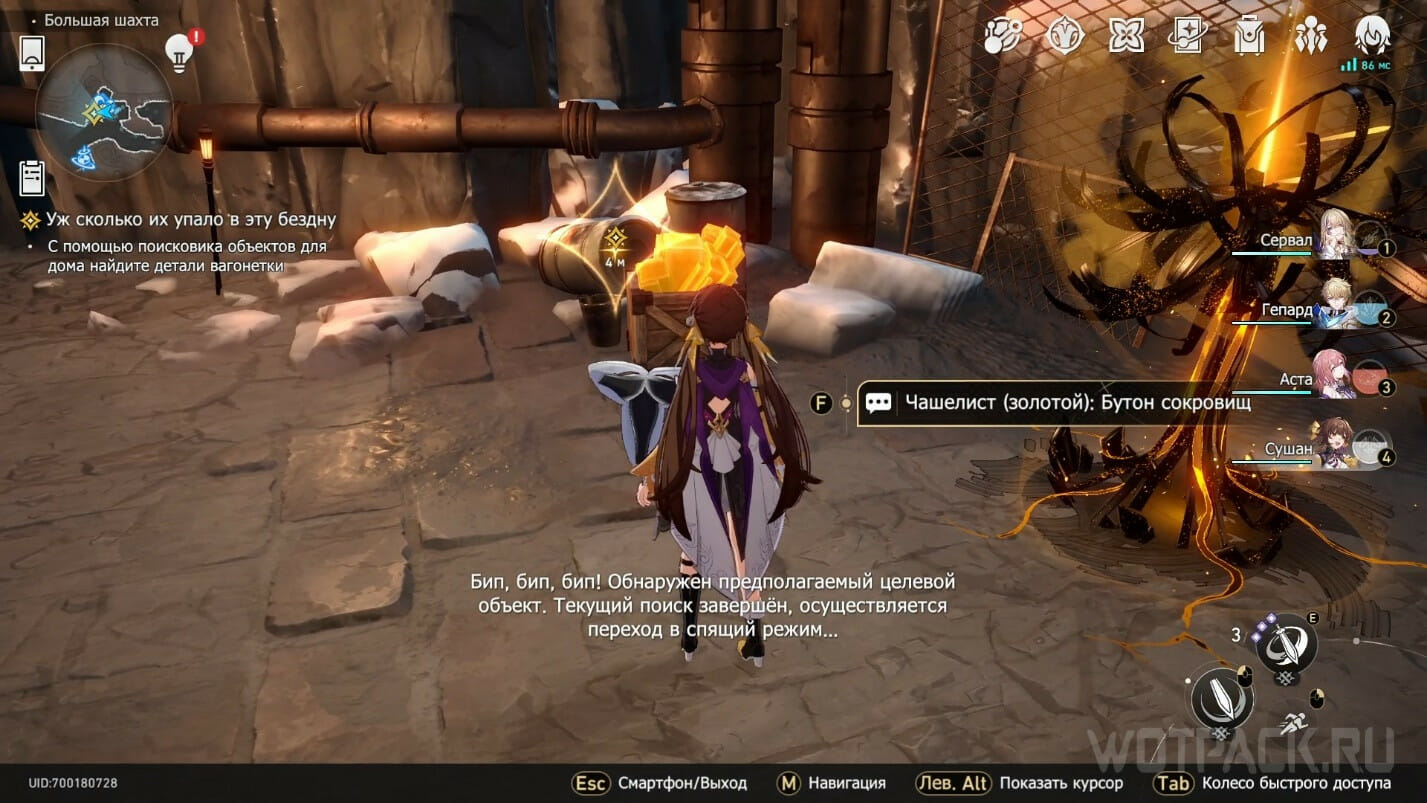The height and width of the screenshot is (803, 1427).
Task: Open the three-figure team icon
Action: (x=1310, y=37)
